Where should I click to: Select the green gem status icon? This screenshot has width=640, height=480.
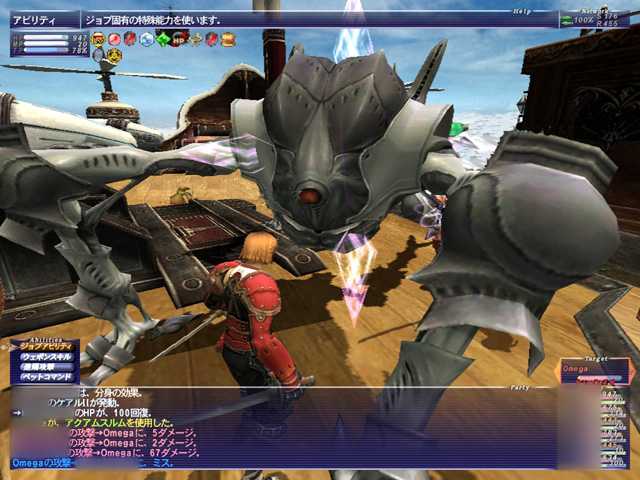click(163, 39)
